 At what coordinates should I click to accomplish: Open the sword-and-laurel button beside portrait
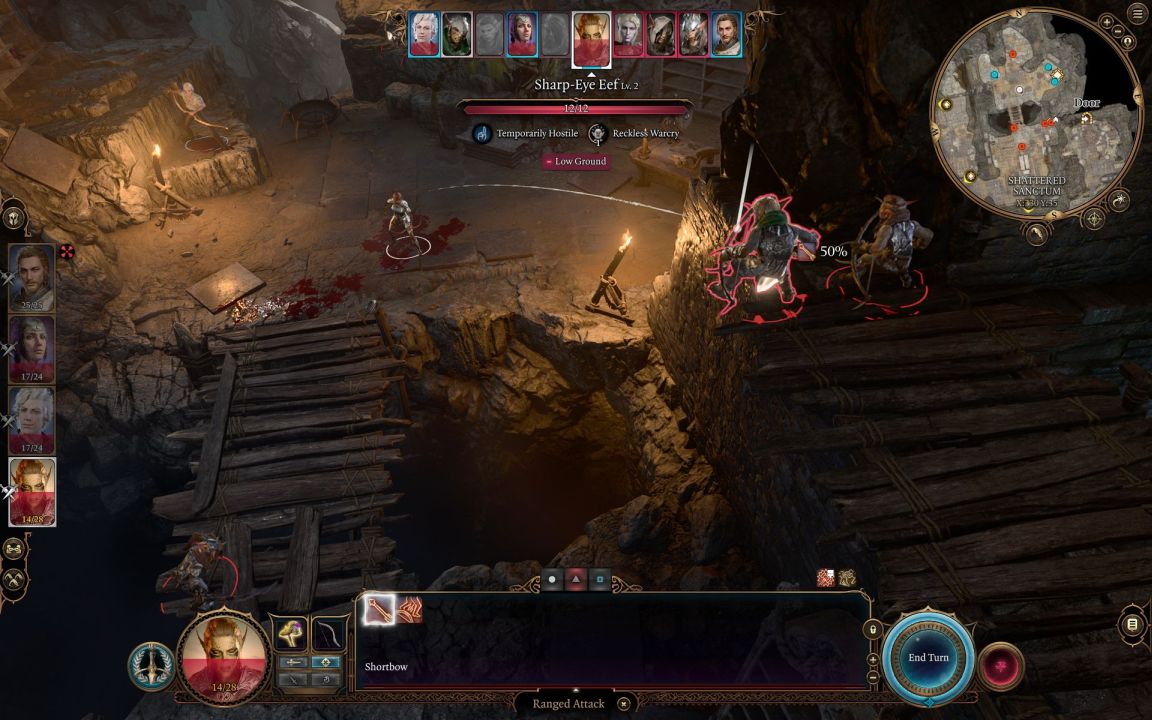(152, 664)
